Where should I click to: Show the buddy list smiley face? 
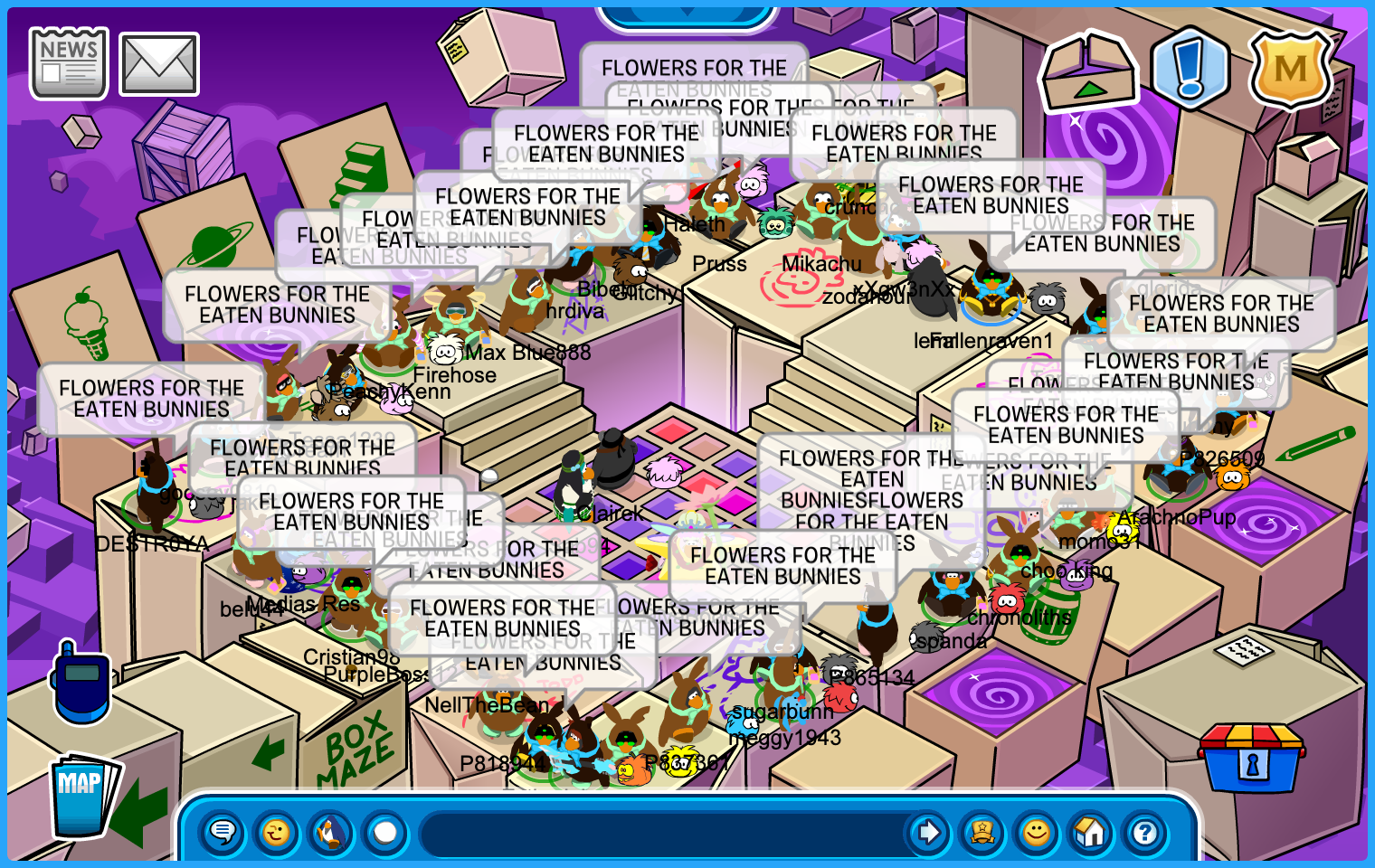[1037, 832]
